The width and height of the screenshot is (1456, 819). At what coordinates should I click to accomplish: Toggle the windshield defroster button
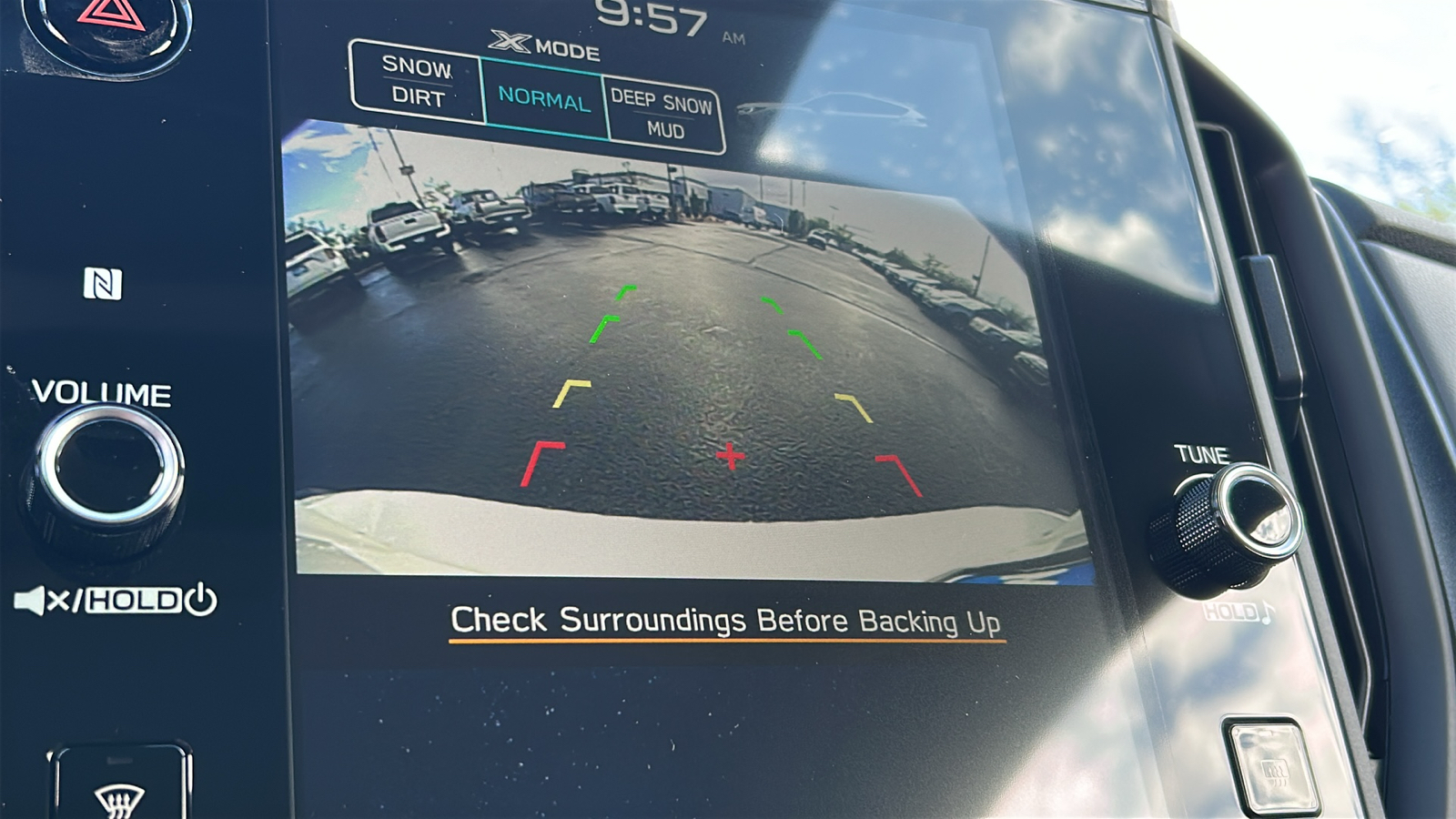coord(120,786)
